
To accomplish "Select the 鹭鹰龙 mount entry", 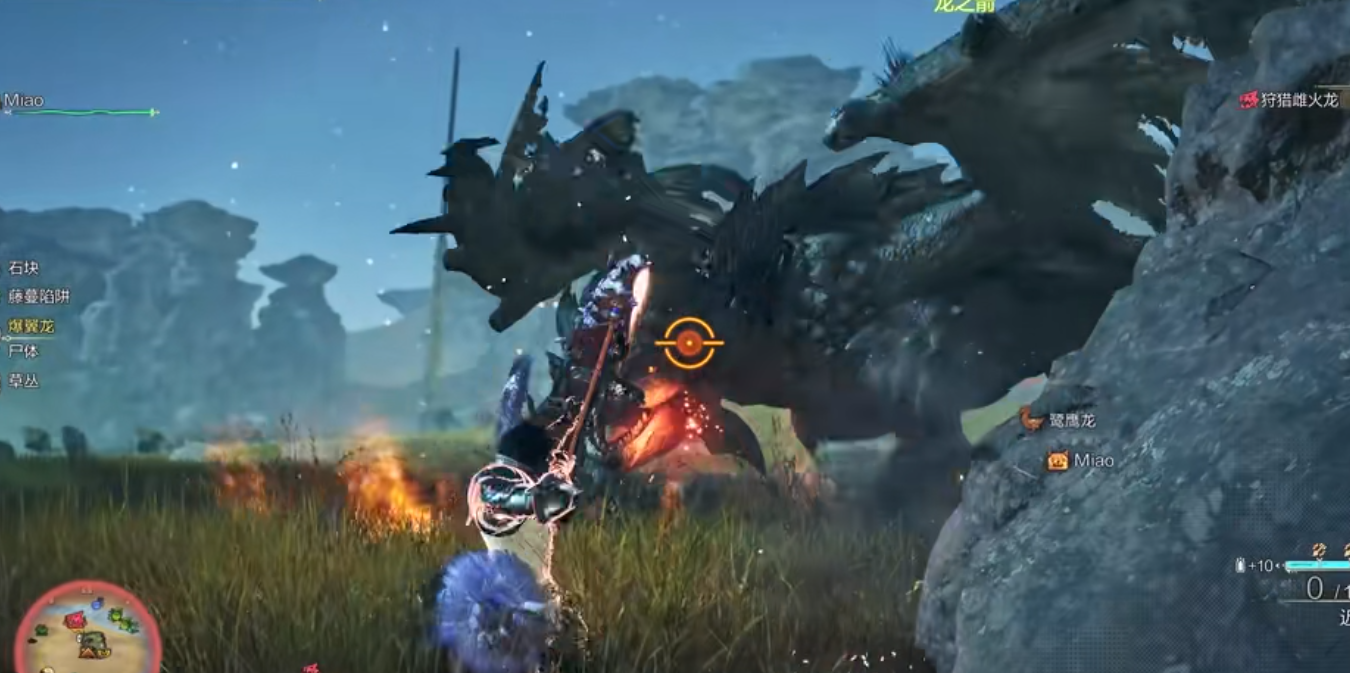I will pos(1058,421).
